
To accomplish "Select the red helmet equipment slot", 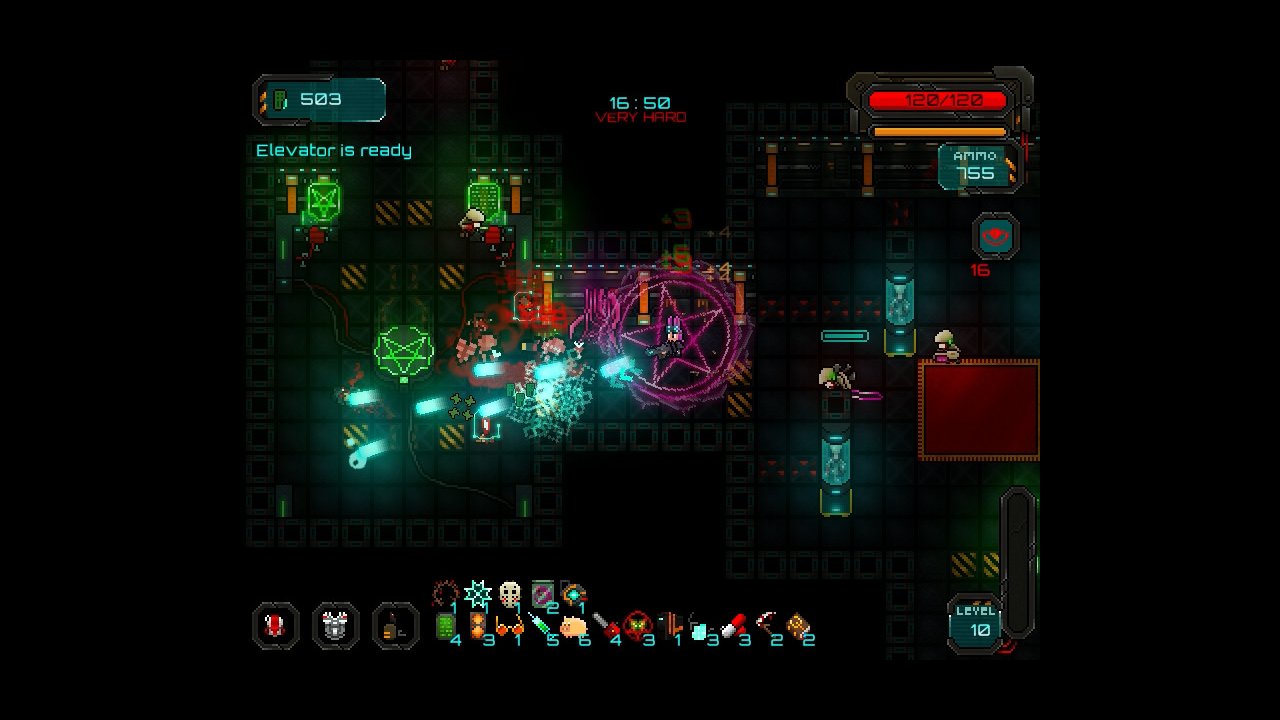I will coord(276,627).
